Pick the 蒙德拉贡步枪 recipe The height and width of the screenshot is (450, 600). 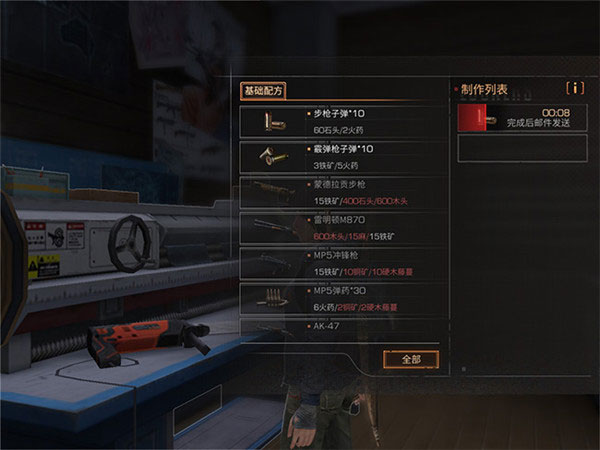340,192
